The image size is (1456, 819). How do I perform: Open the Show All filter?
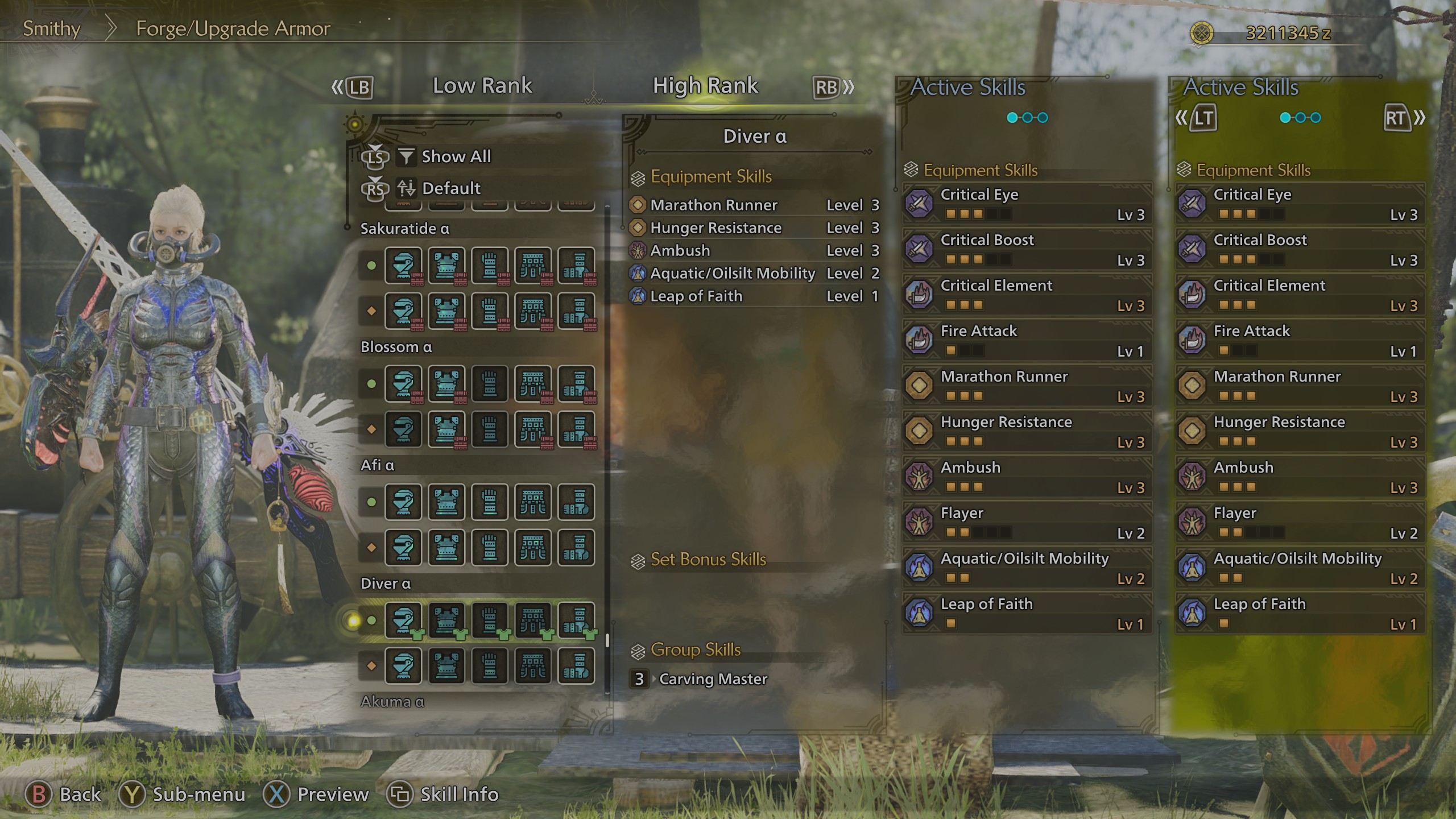pos(454,156)
